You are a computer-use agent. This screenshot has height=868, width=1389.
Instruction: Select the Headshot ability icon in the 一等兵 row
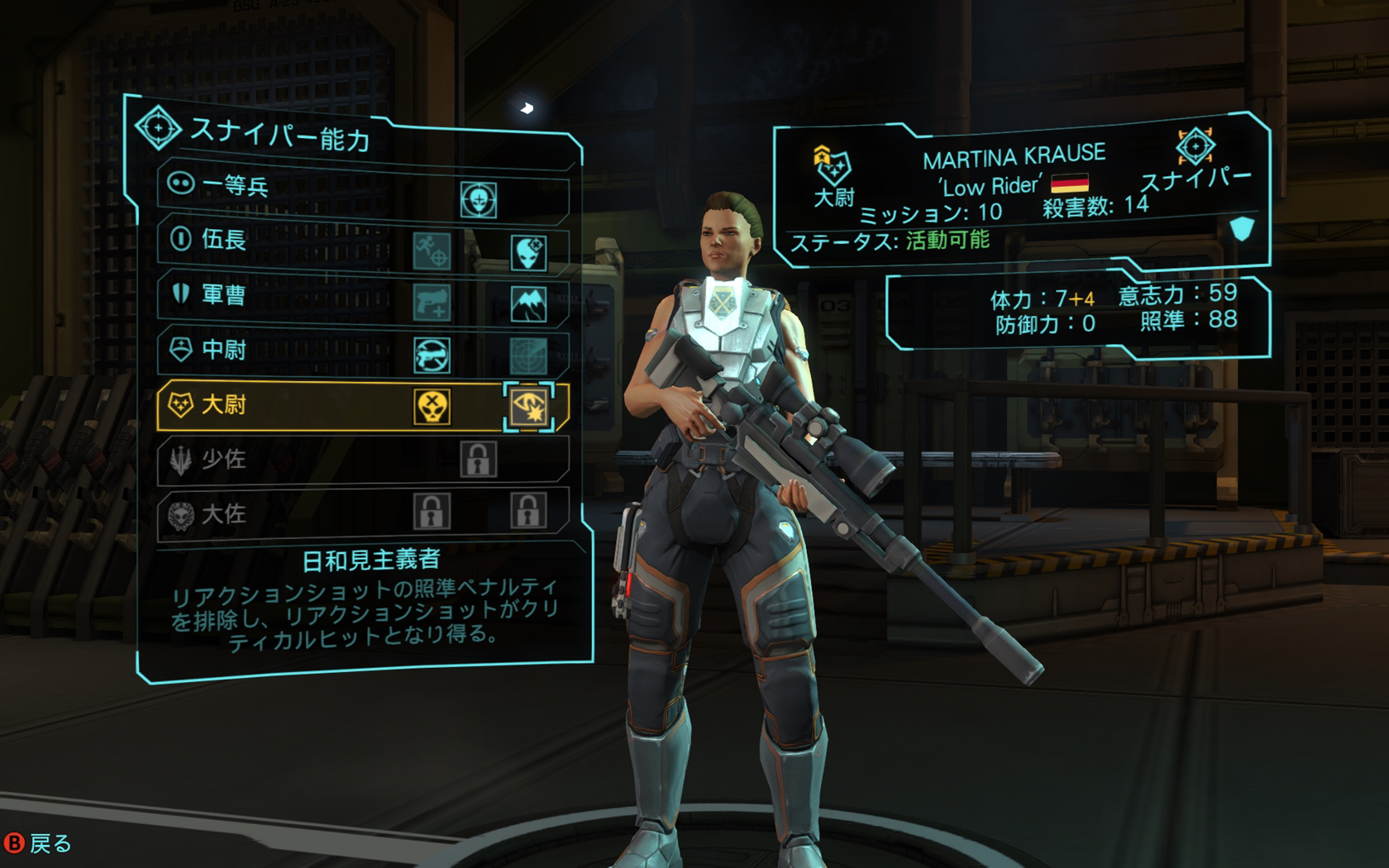click(479, 199)
